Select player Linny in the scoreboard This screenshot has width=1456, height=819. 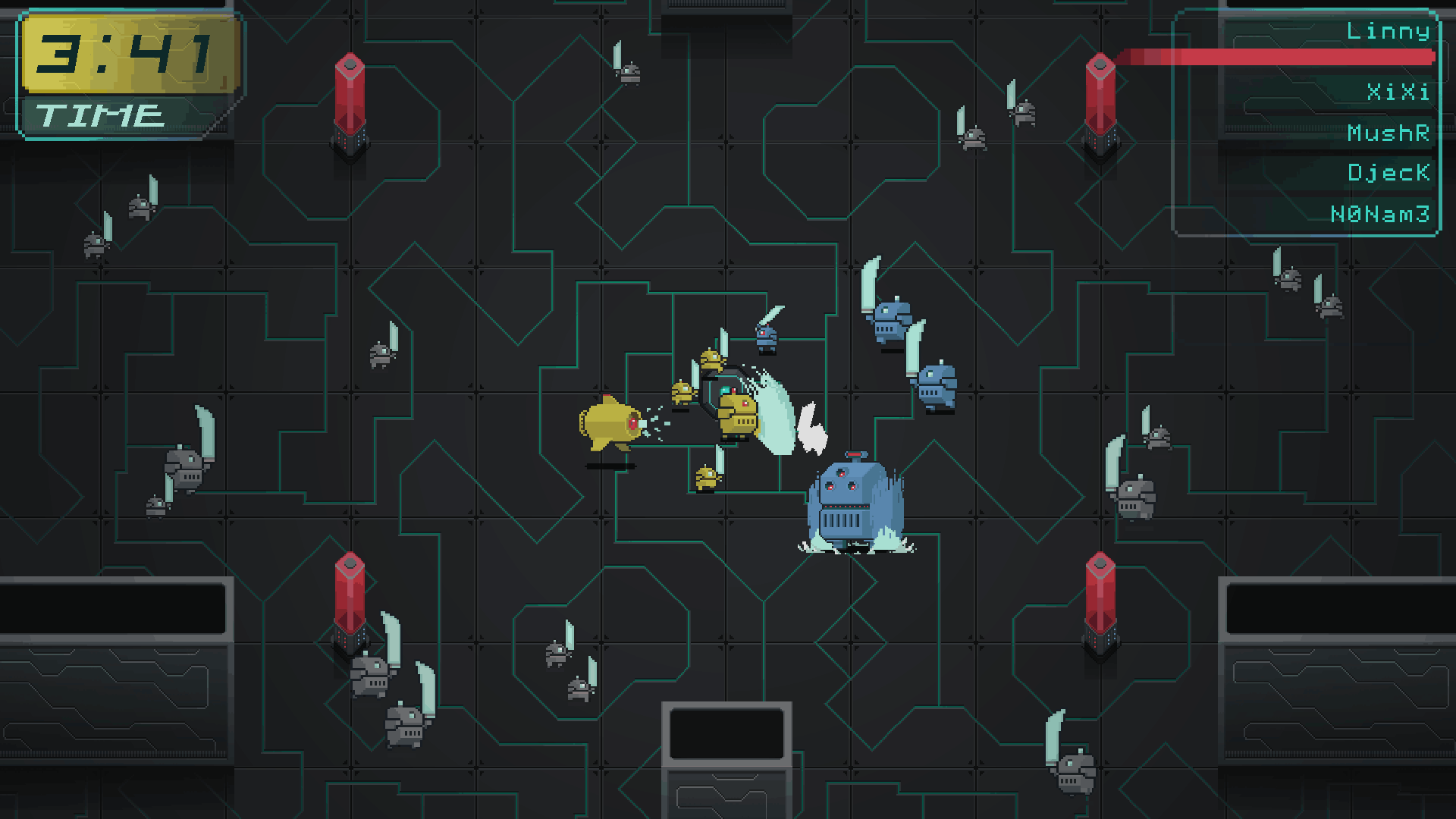1387,32
